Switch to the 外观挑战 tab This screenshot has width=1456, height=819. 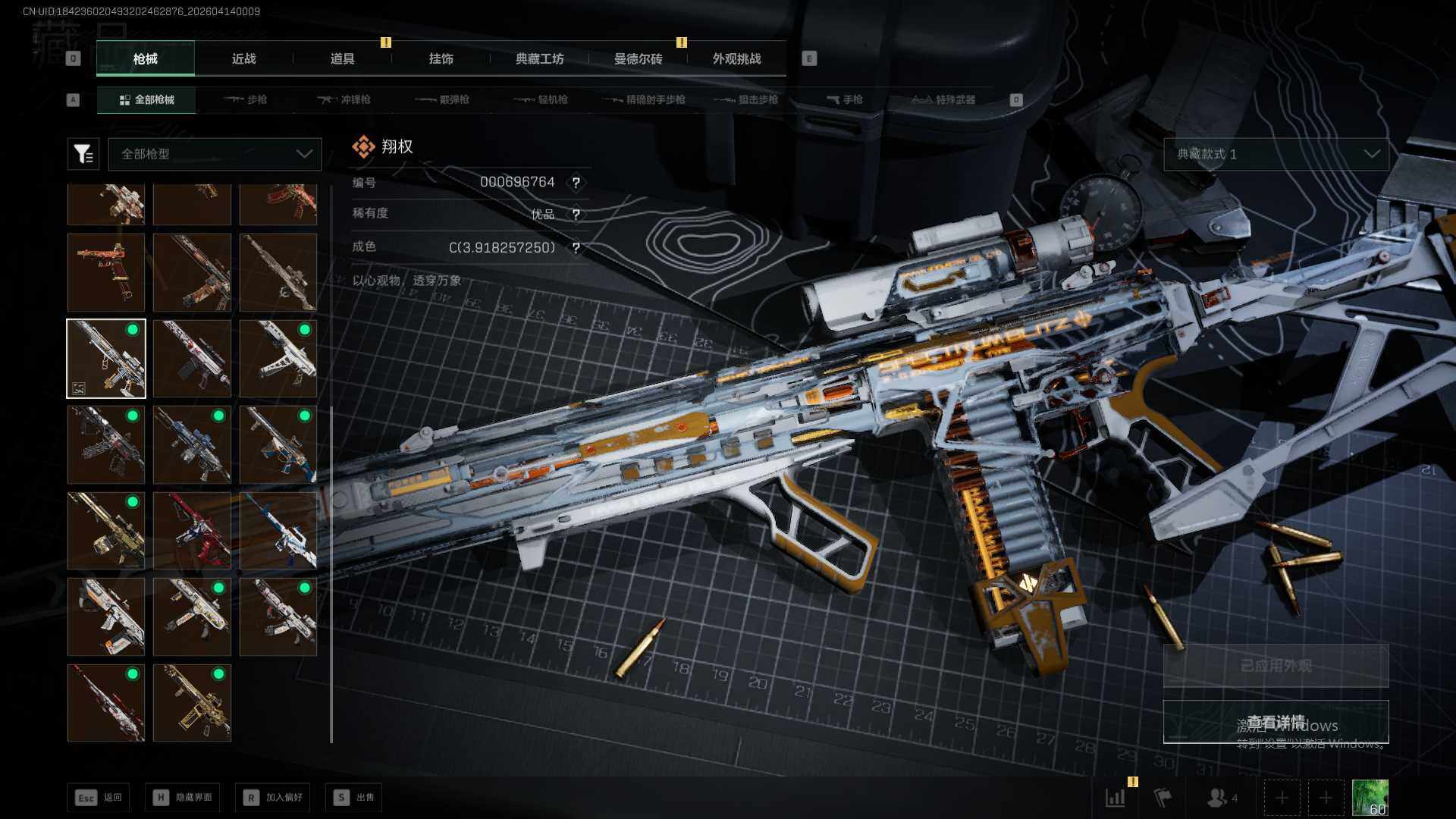(736, 58)
